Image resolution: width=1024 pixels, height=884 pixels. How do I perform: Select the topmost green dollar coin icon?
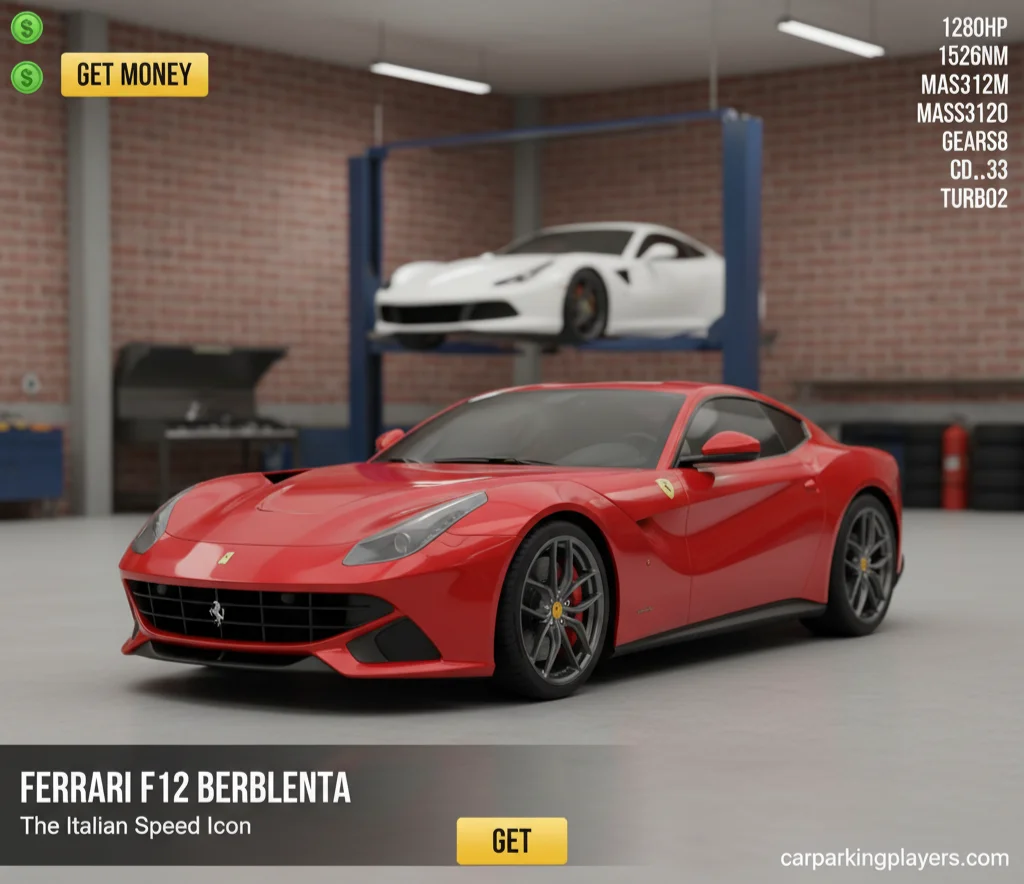[27, 27]
